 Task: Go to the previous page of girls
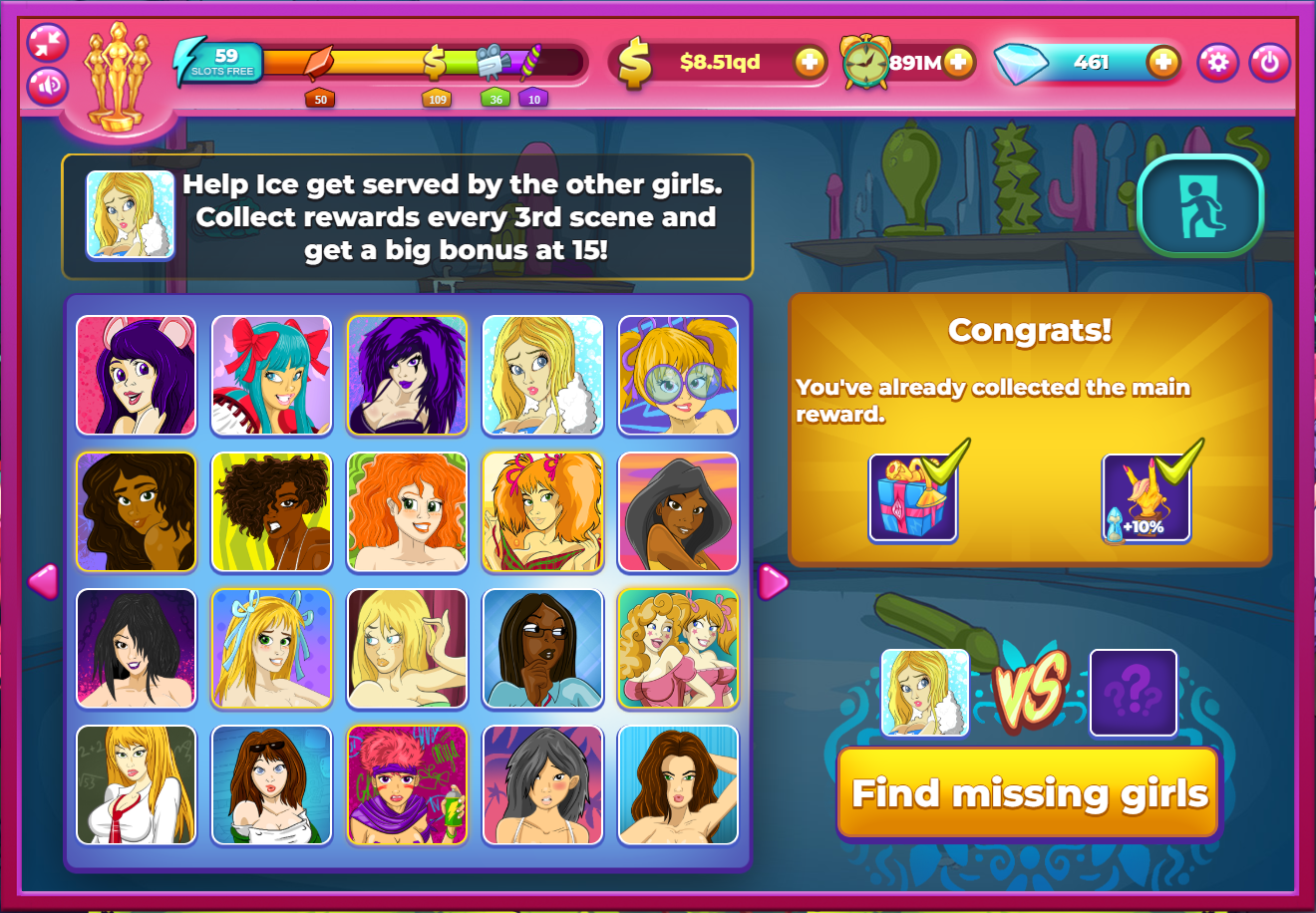pyautogui.click(x=43, y=581)
